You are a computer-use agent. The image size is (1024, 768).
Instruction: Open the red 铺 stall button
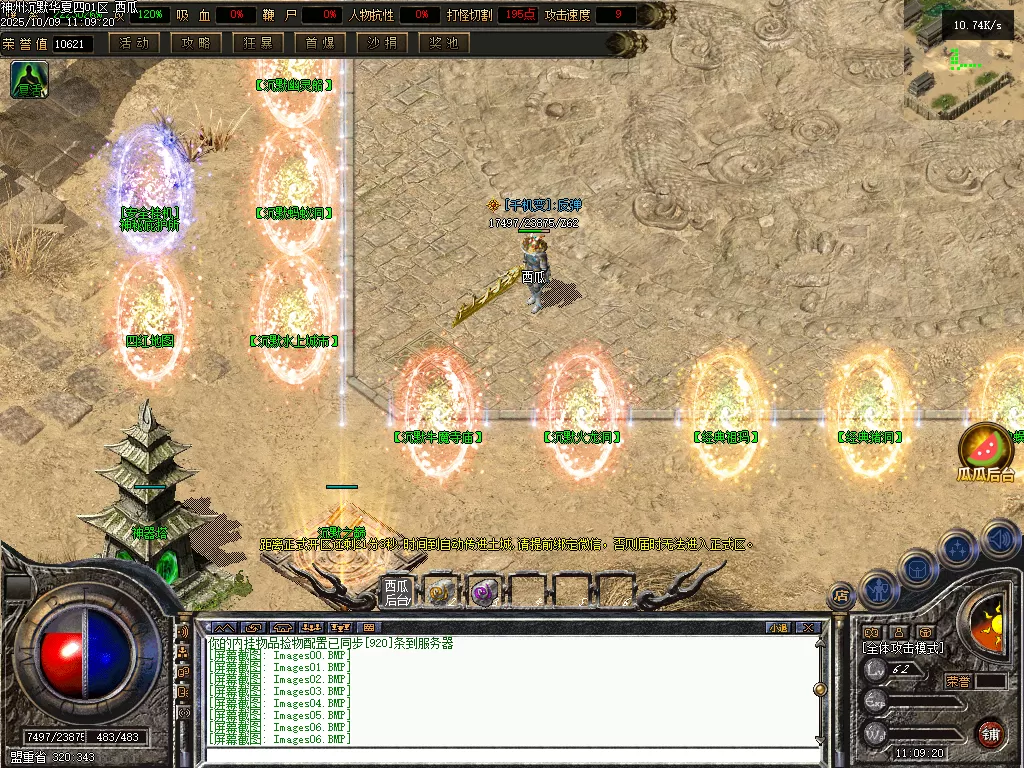pos(990,733)
